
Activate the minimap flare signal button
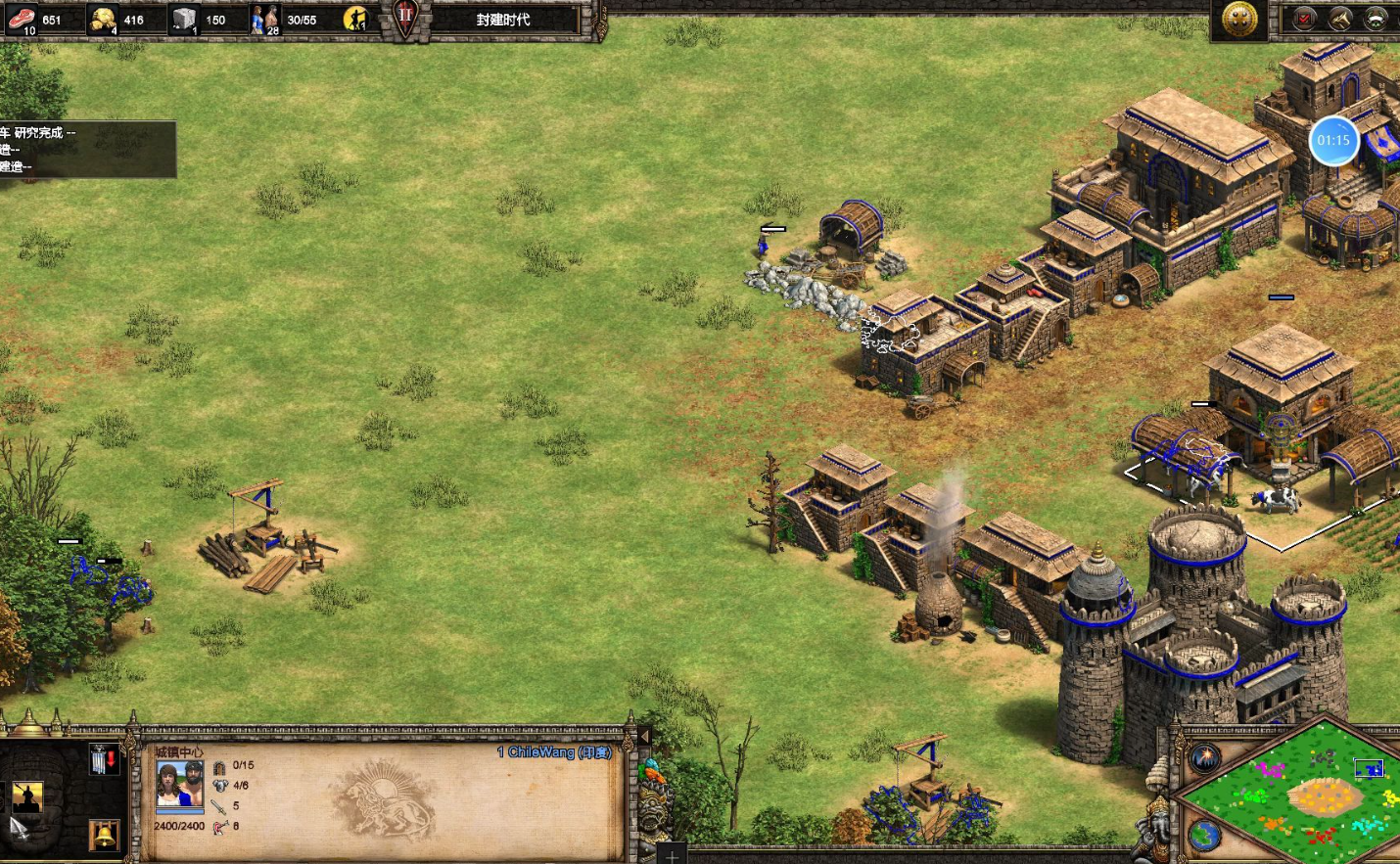(x=1205, y=757)
